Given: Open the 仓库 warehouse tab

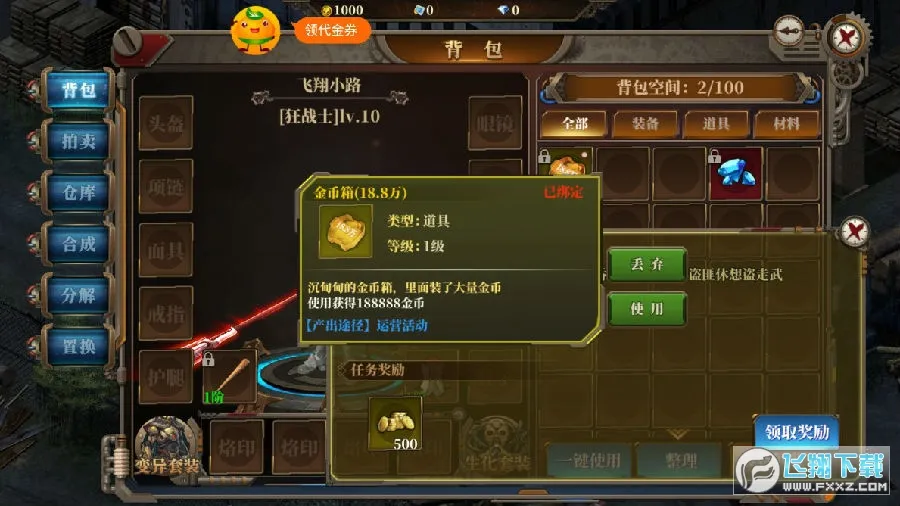Looking at the screenshot, I should tap(78, 192).
